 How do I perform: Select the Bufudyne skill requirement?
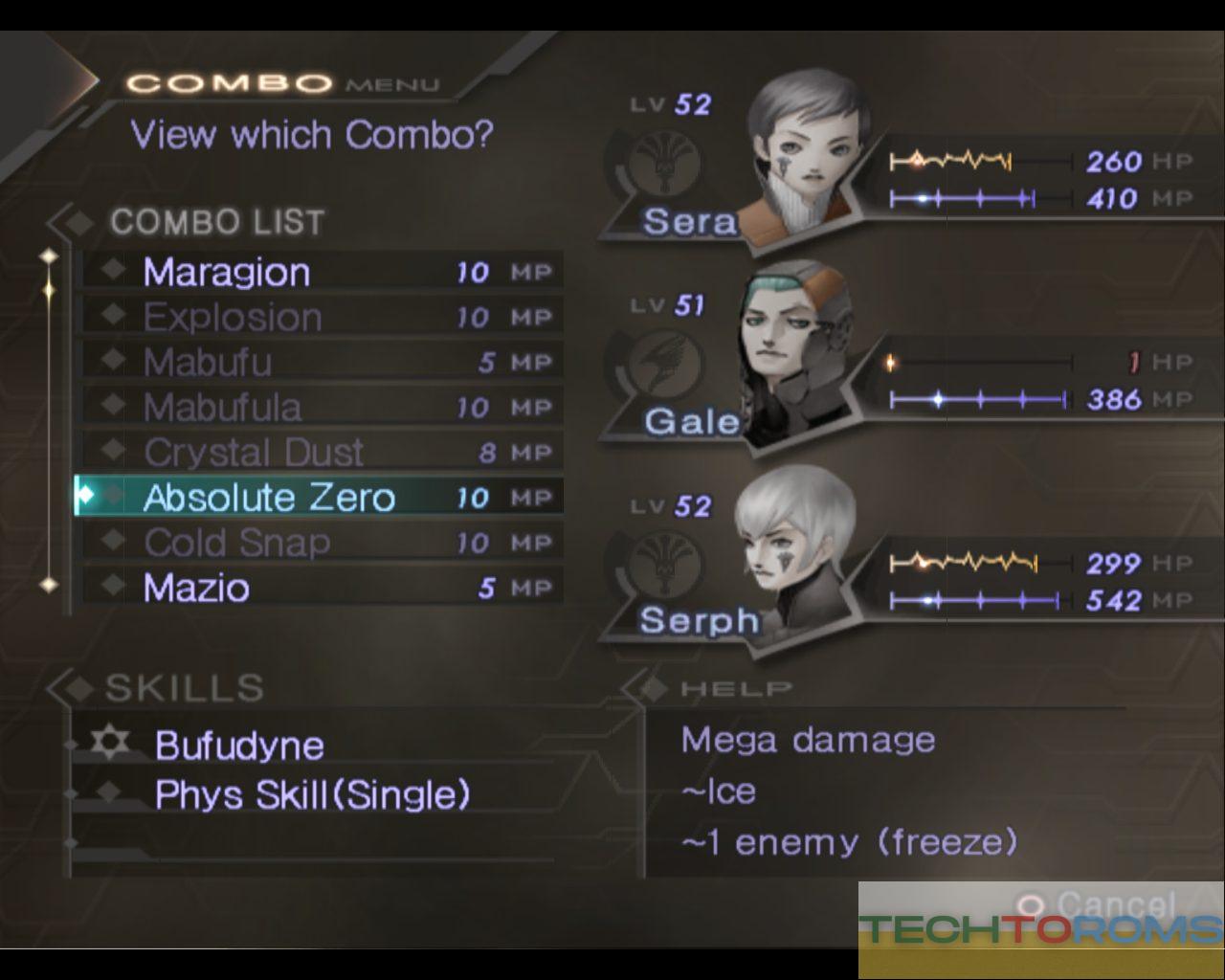pyautogui.click(x=239, y=746)
